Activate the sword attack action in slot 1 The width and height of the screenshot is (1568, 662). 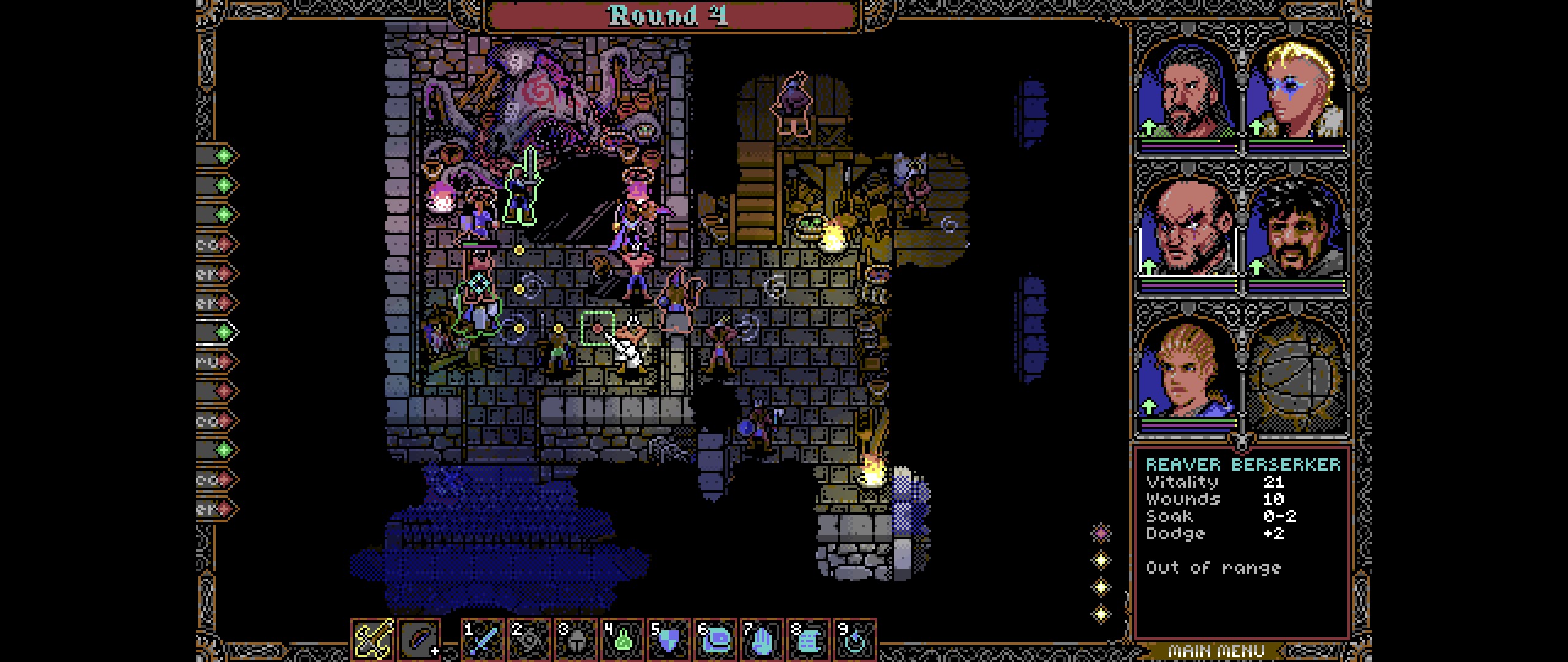[482, 640]
